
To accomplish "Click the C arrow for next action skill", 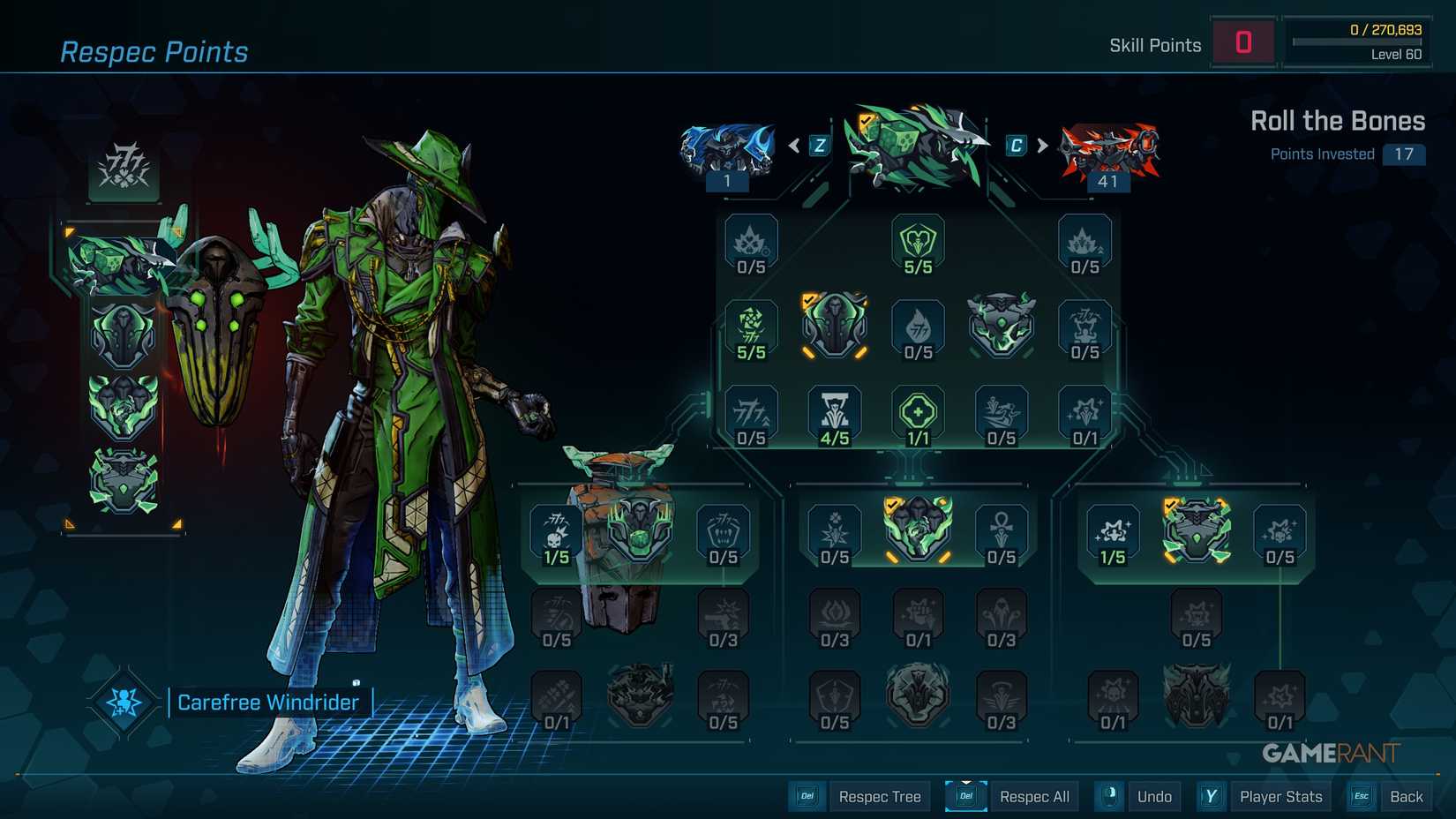I will pos(1013,145).
